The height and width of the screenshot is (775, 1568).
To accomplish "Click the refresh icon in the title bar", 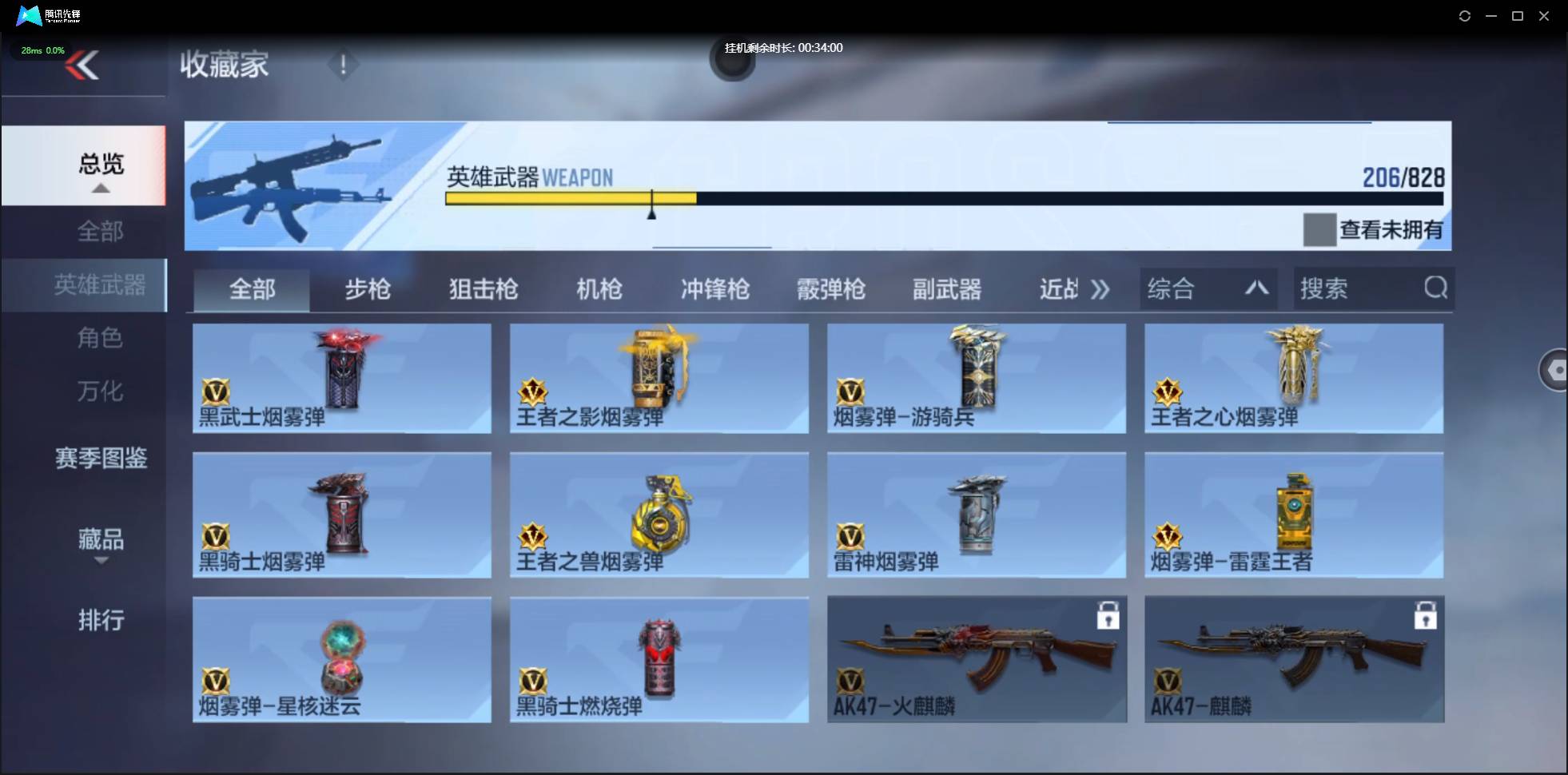I will coord(1466,15).
